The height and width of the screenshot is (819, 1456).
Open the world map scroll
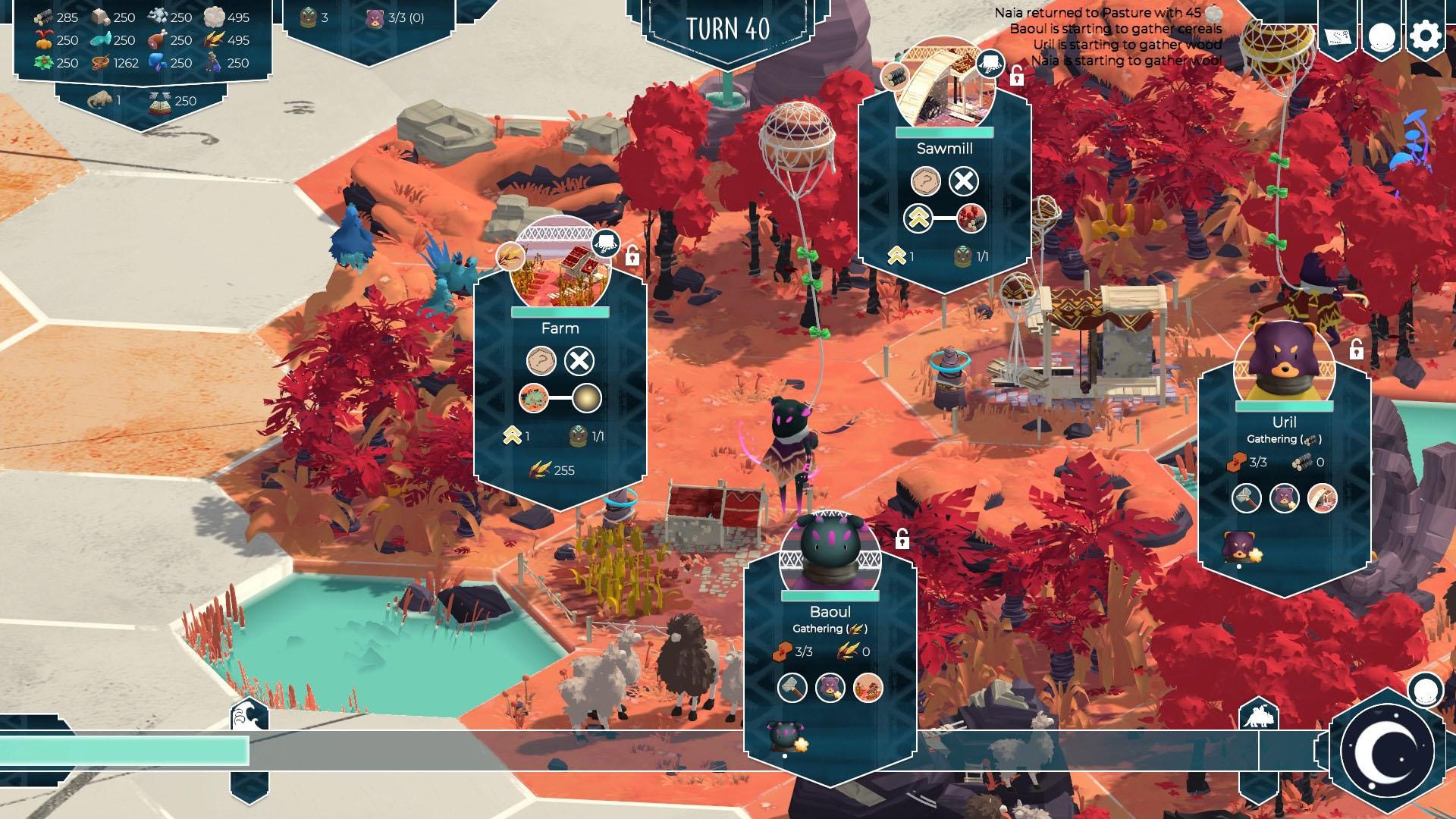pos(1338,36)
